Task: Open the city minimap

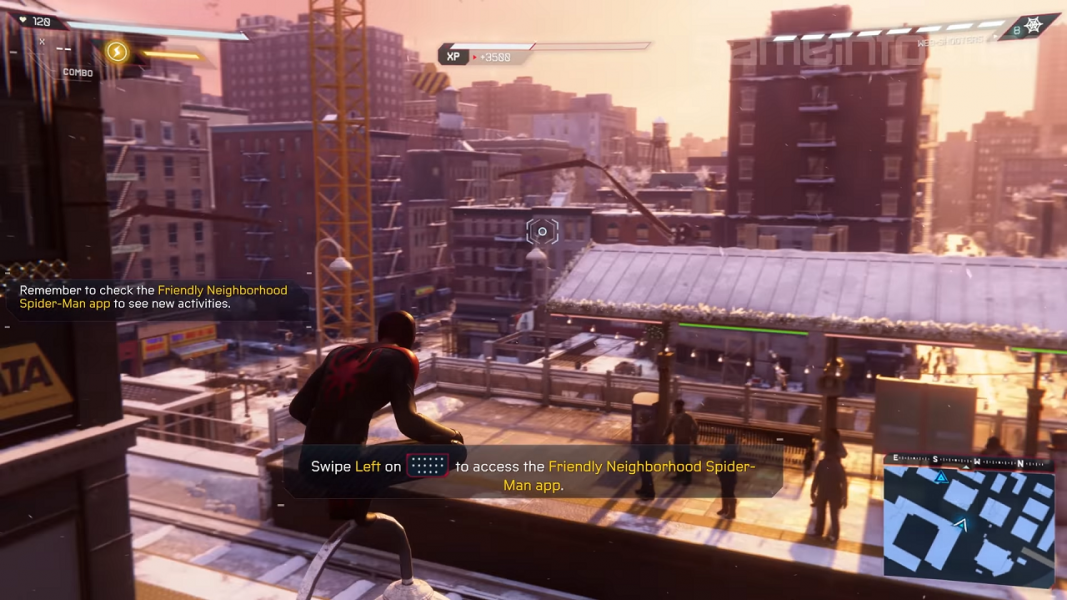Action: (x=968, y=525)
